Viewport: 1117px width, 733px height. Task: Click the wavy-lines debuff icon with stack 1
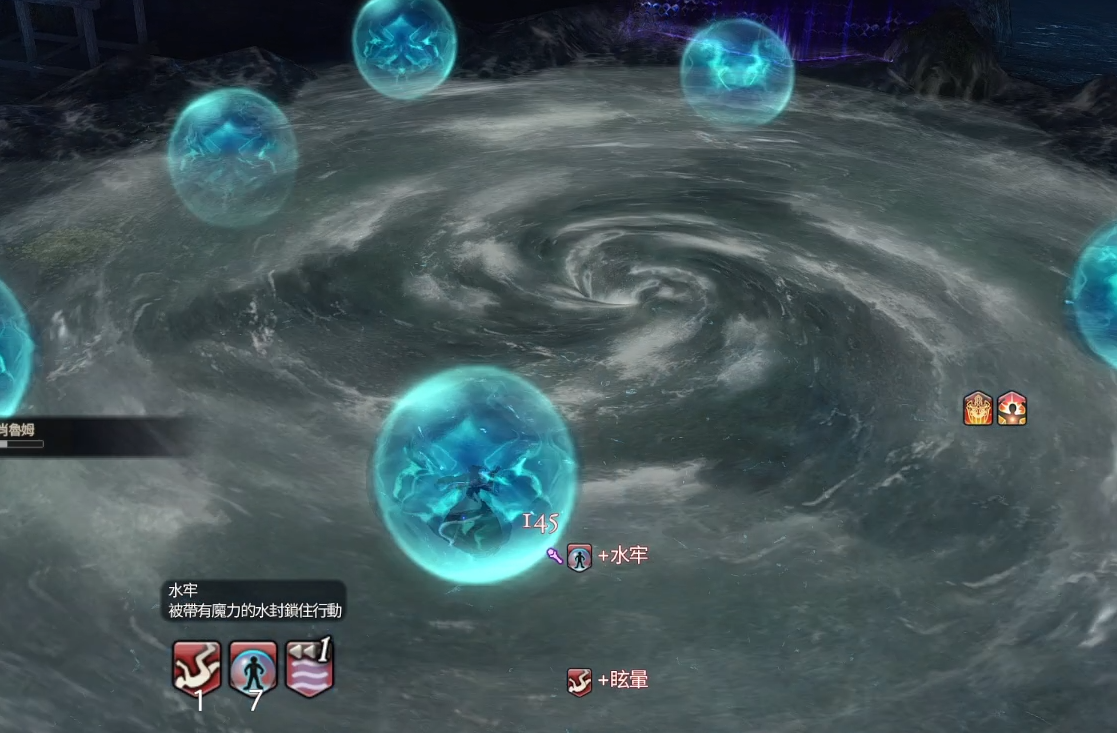[309, 667]
